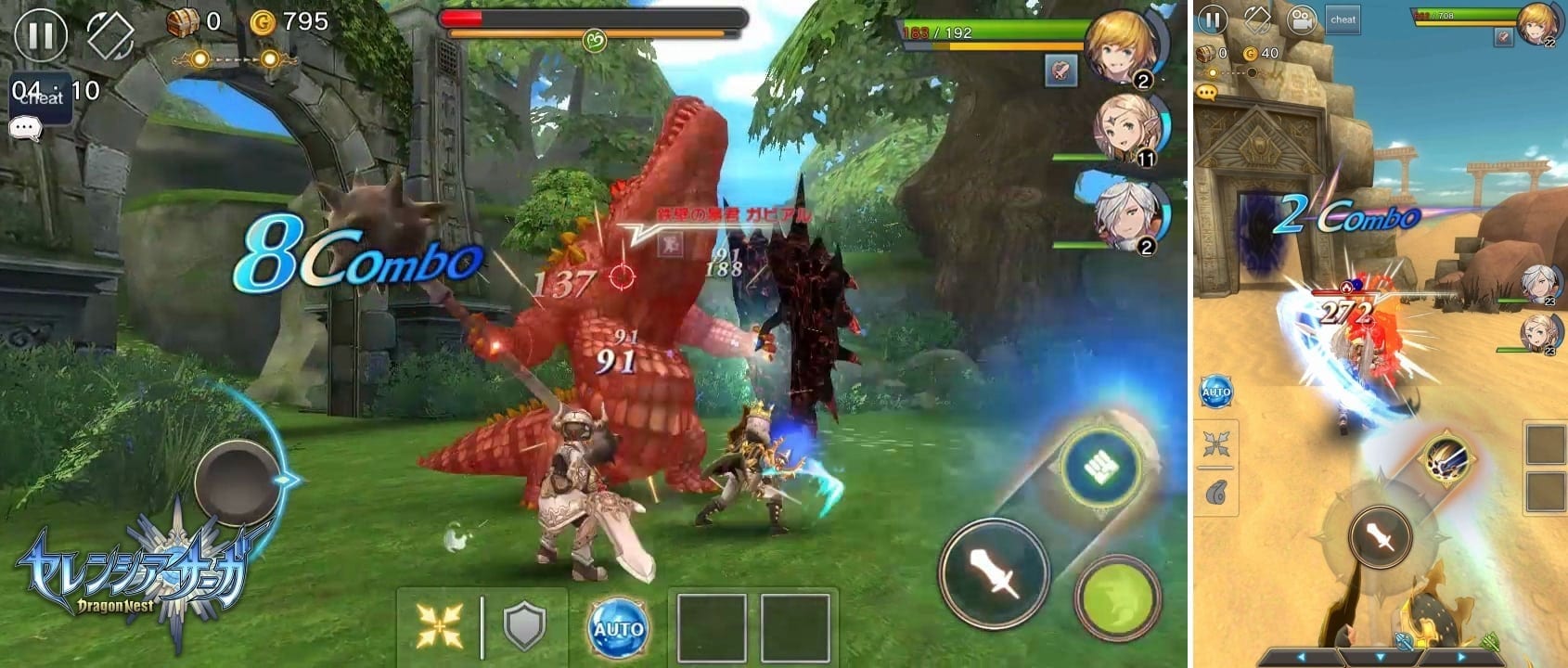
Task: Tap the rotate-screen icon in the landscape view
Action: coord(110,35)
